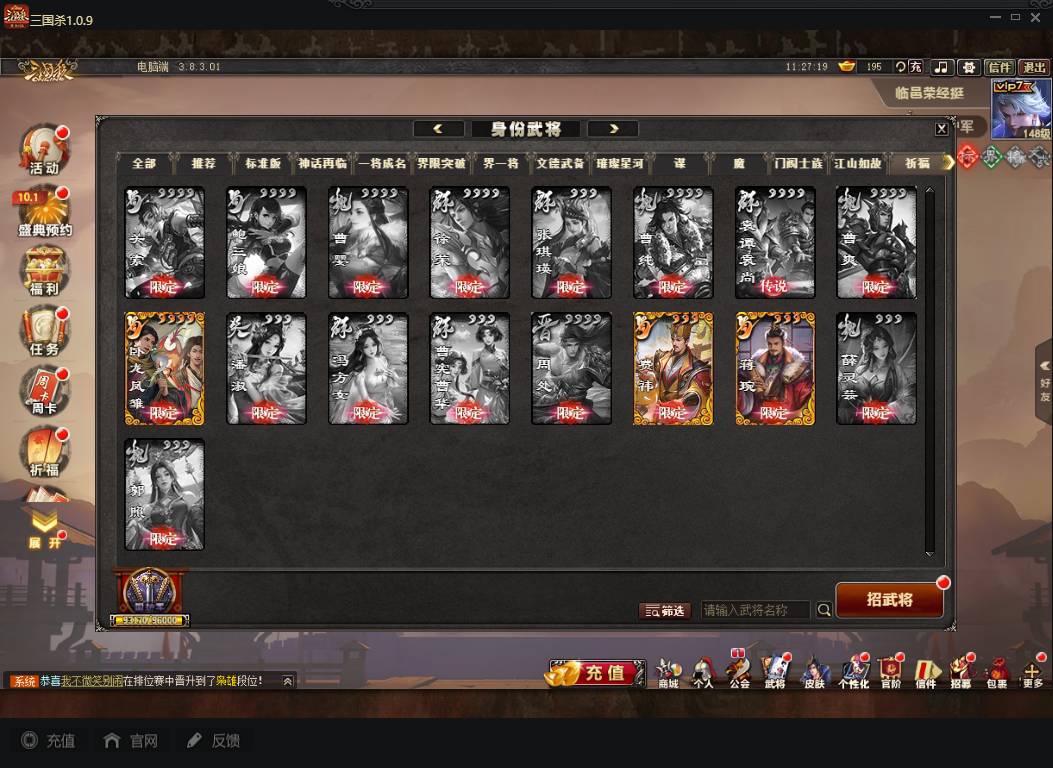The width and height of the screenshot is (1053, 768).
Task: Open the 筛选 filter button
Action: (665, 610)
